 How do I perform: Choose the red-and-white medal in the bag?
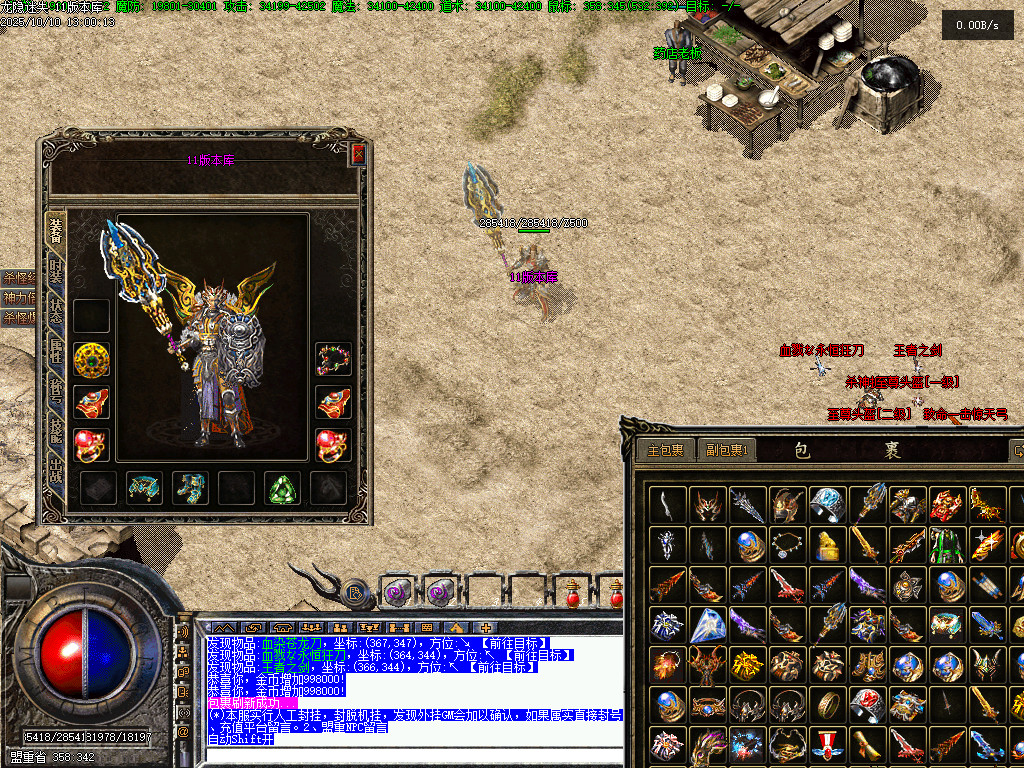pos(827,745)
